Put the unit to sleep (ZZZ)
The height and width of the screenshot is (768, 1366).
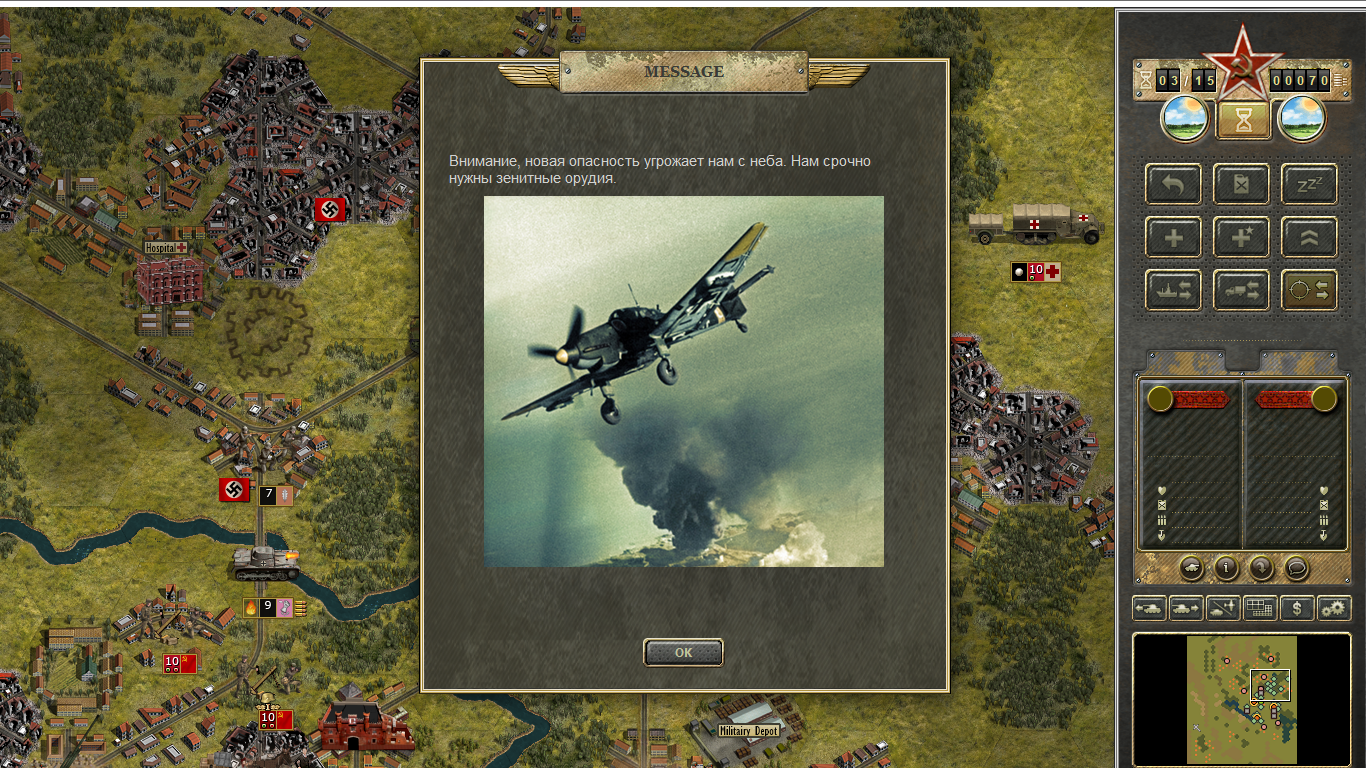[x=1309, y=184]
